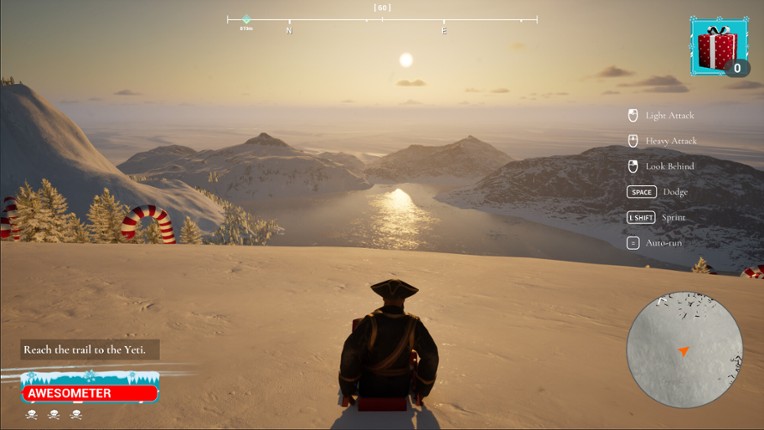
Task: Click the diamond waypoint marker on compass
Action: 246,19
